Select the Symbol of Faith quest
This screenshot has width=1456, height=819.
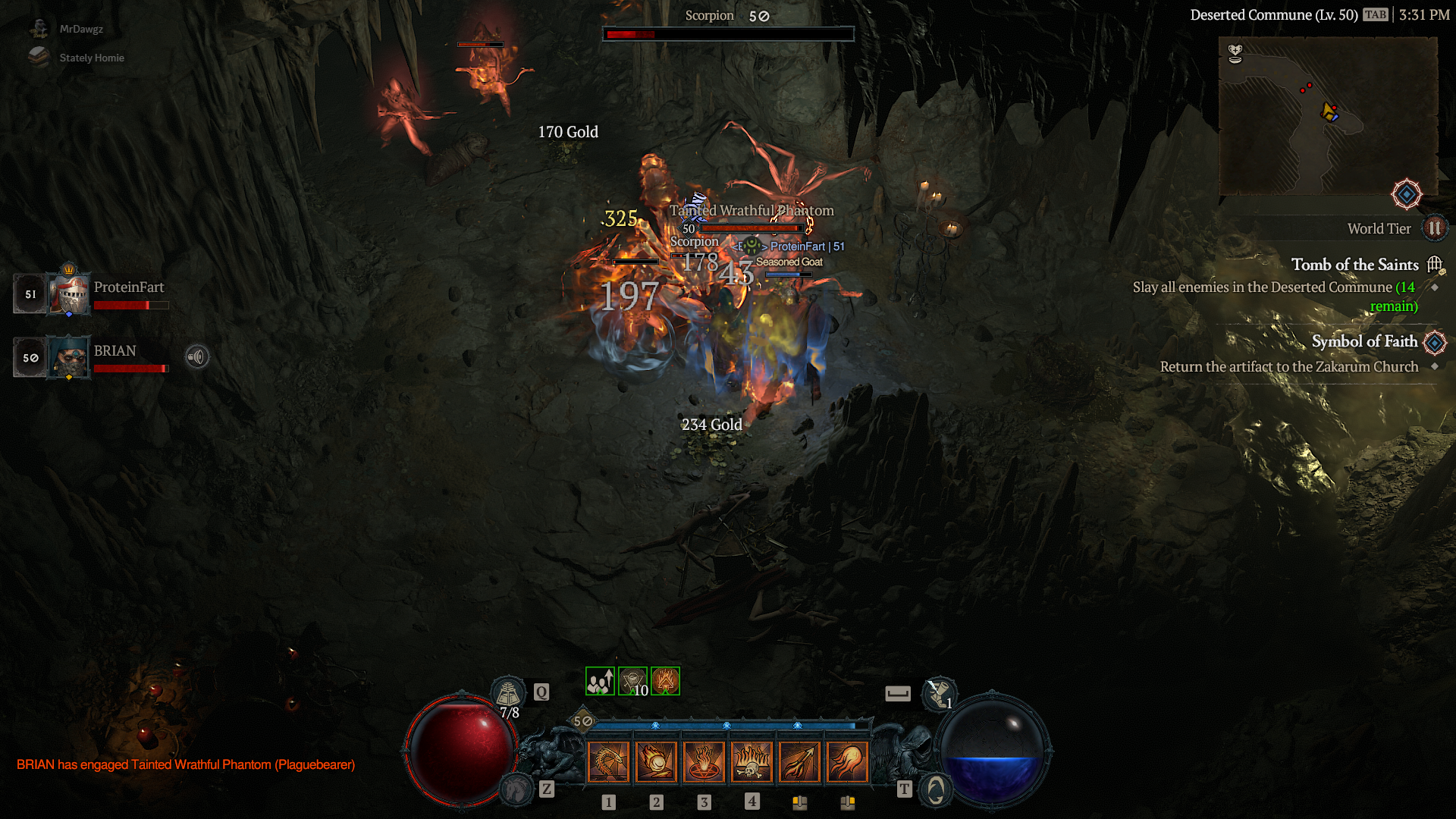pyautogui.click(x=1364, y=341)
